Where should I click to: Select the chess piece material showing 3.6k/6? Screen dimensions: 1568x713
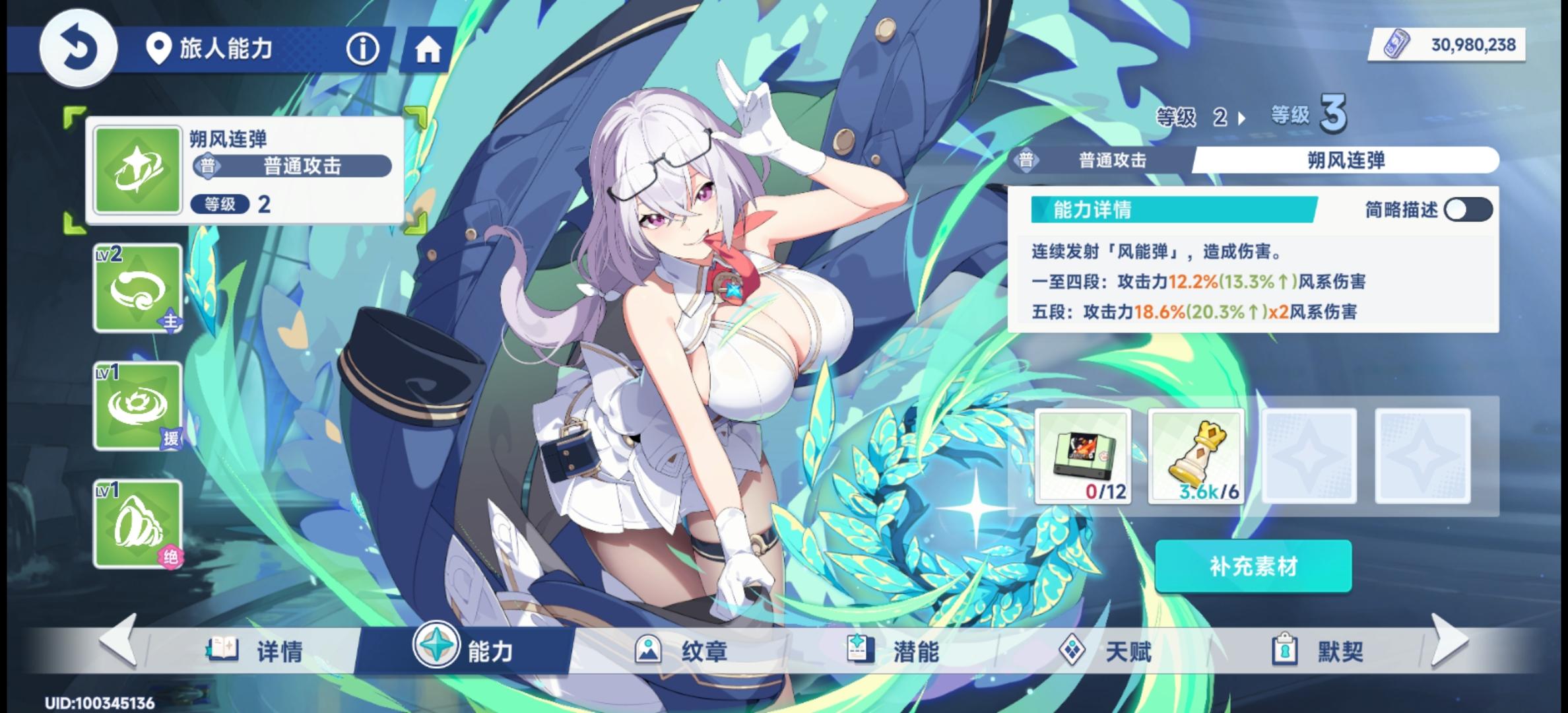(1196, 457)
